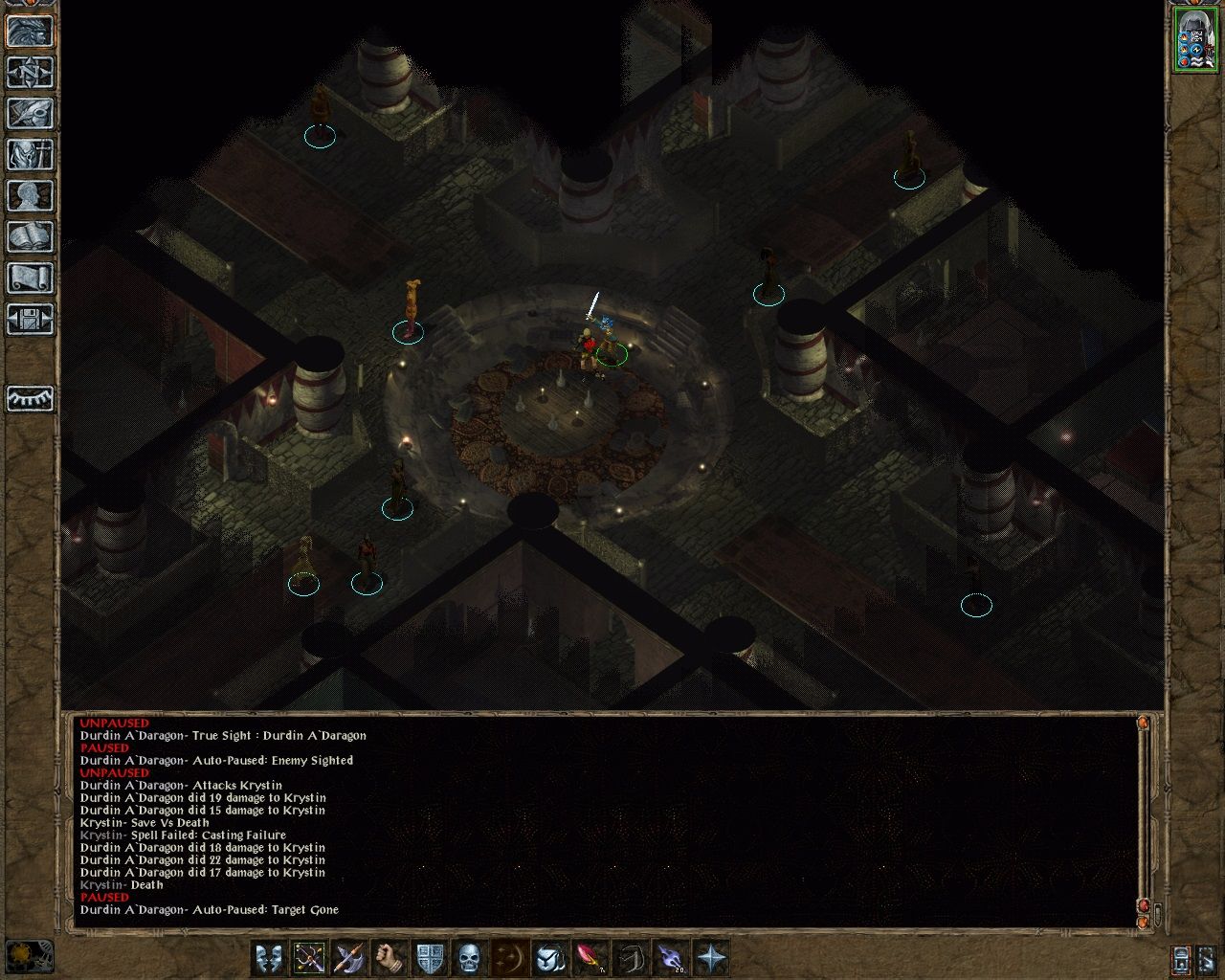Image resolution: width=1225 pixels, height=980 pixels.
Task: Toggle rest with the closed-eye button
Action: coord(30,398)
